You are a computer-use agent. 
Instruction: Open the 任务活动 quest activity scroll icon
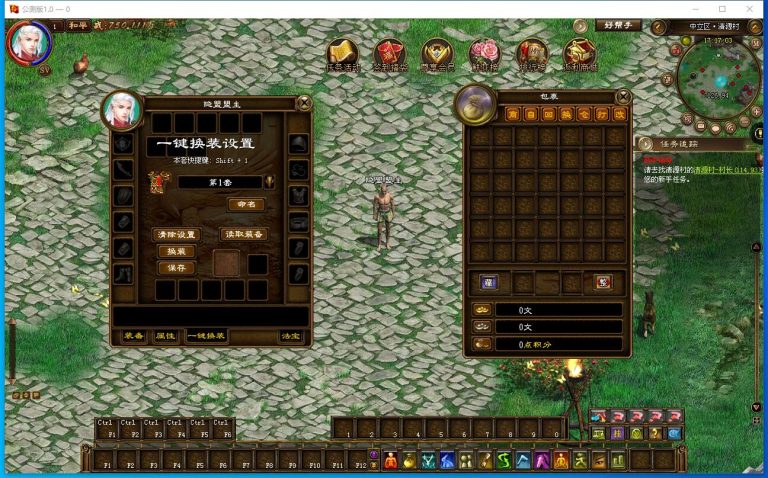pos(343,54)
